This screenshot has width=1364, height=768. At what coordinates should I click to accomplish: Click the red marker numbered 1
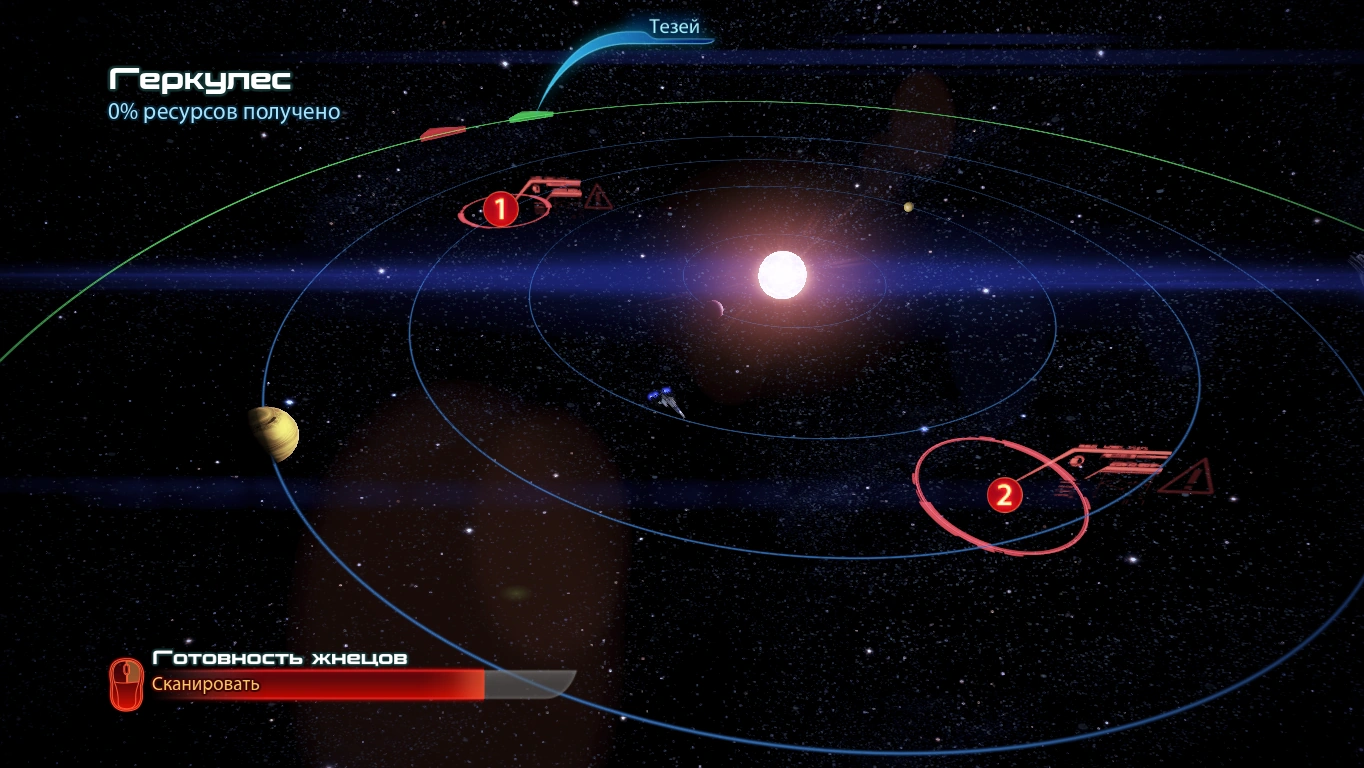(500, 209)
